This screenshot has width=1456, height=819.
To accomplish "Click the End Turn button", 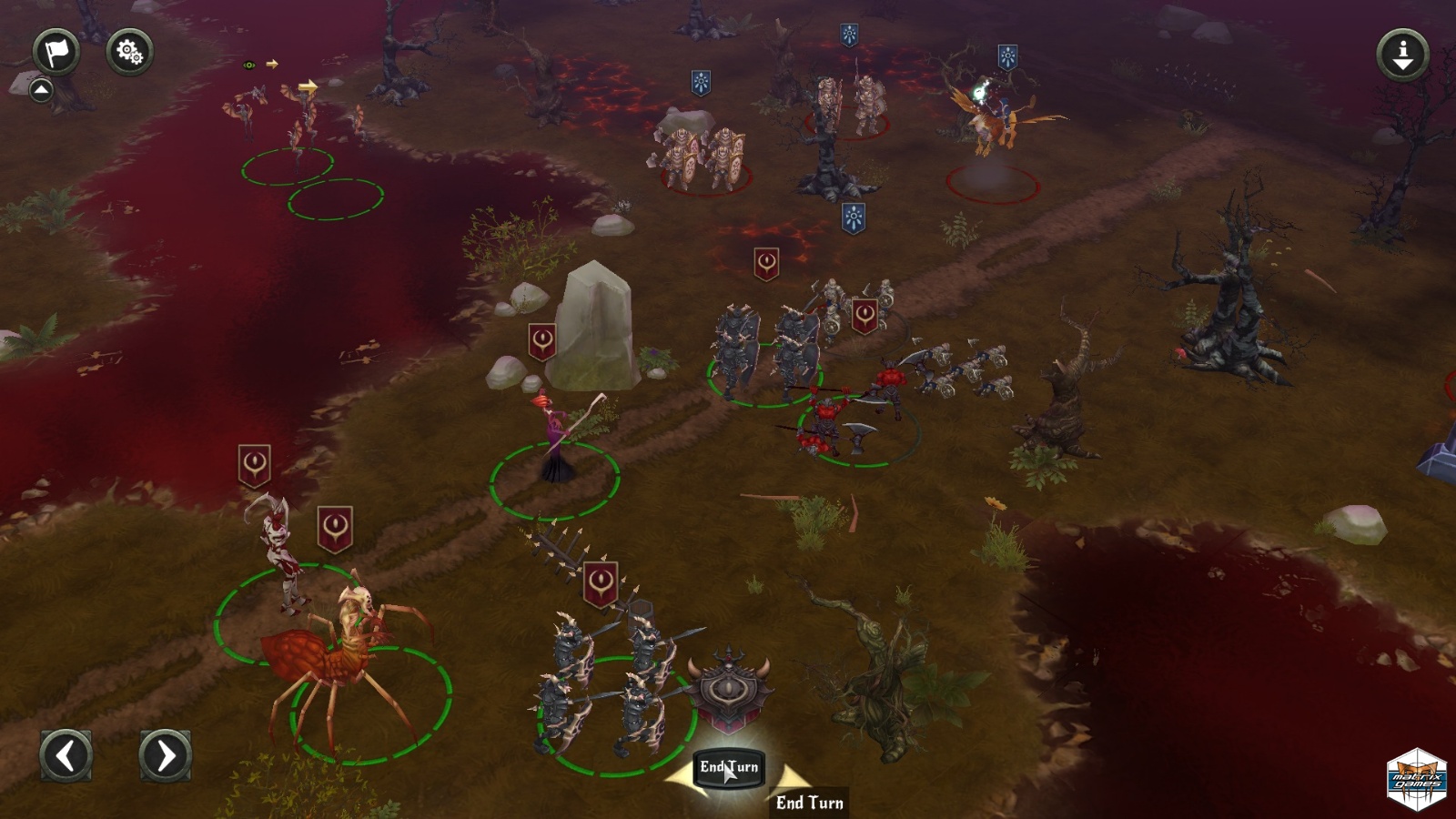I will click(x=728, y=767).
